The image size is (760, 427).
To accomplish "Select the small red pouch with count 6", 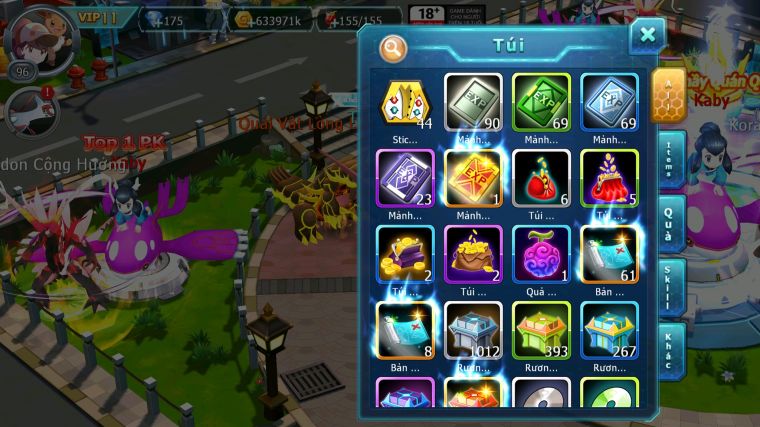I will pyautogui.click(x=541, y=178).
